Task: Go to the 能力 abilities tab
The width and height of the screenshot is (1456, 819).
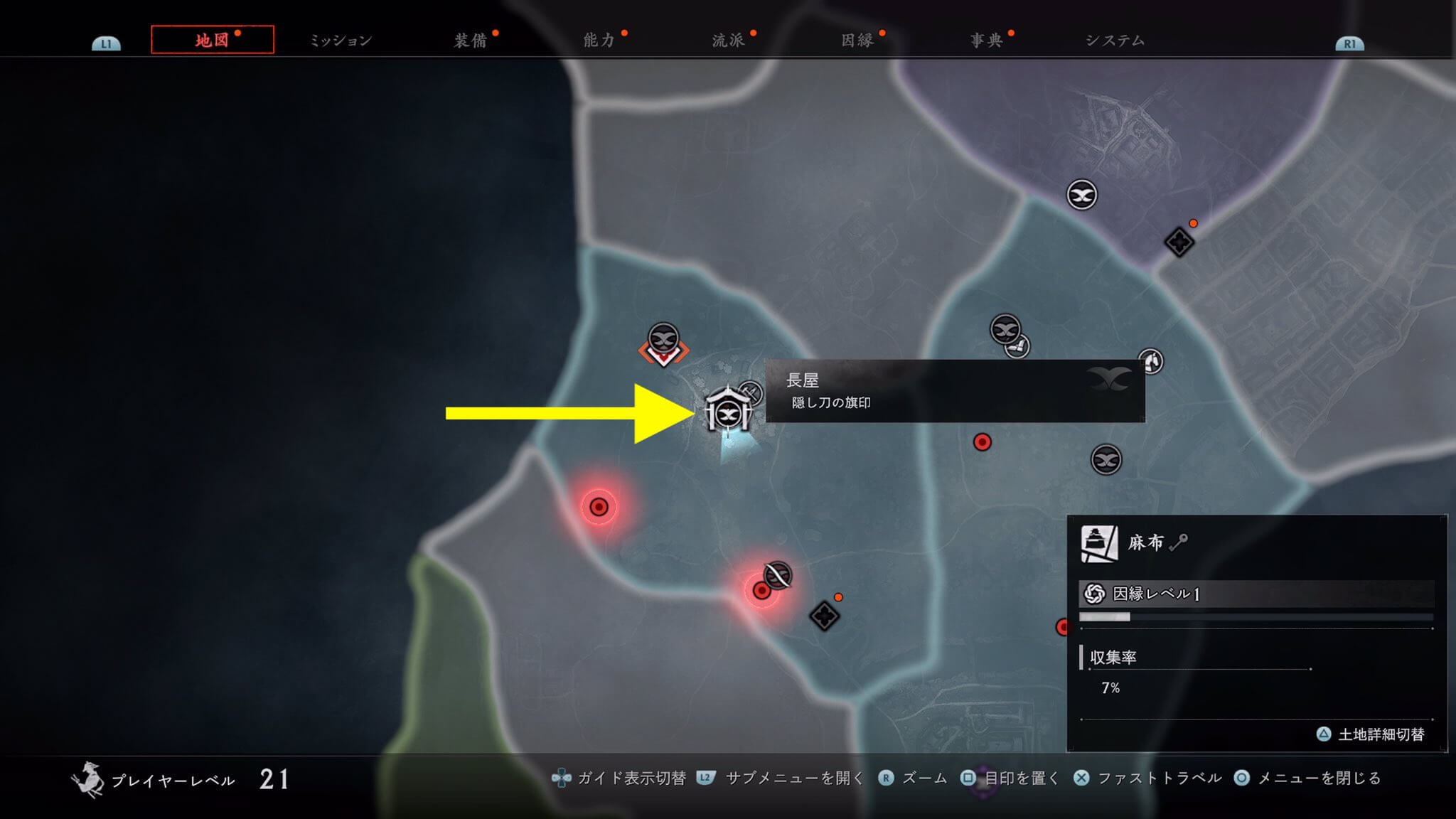Action: point(599,41)
